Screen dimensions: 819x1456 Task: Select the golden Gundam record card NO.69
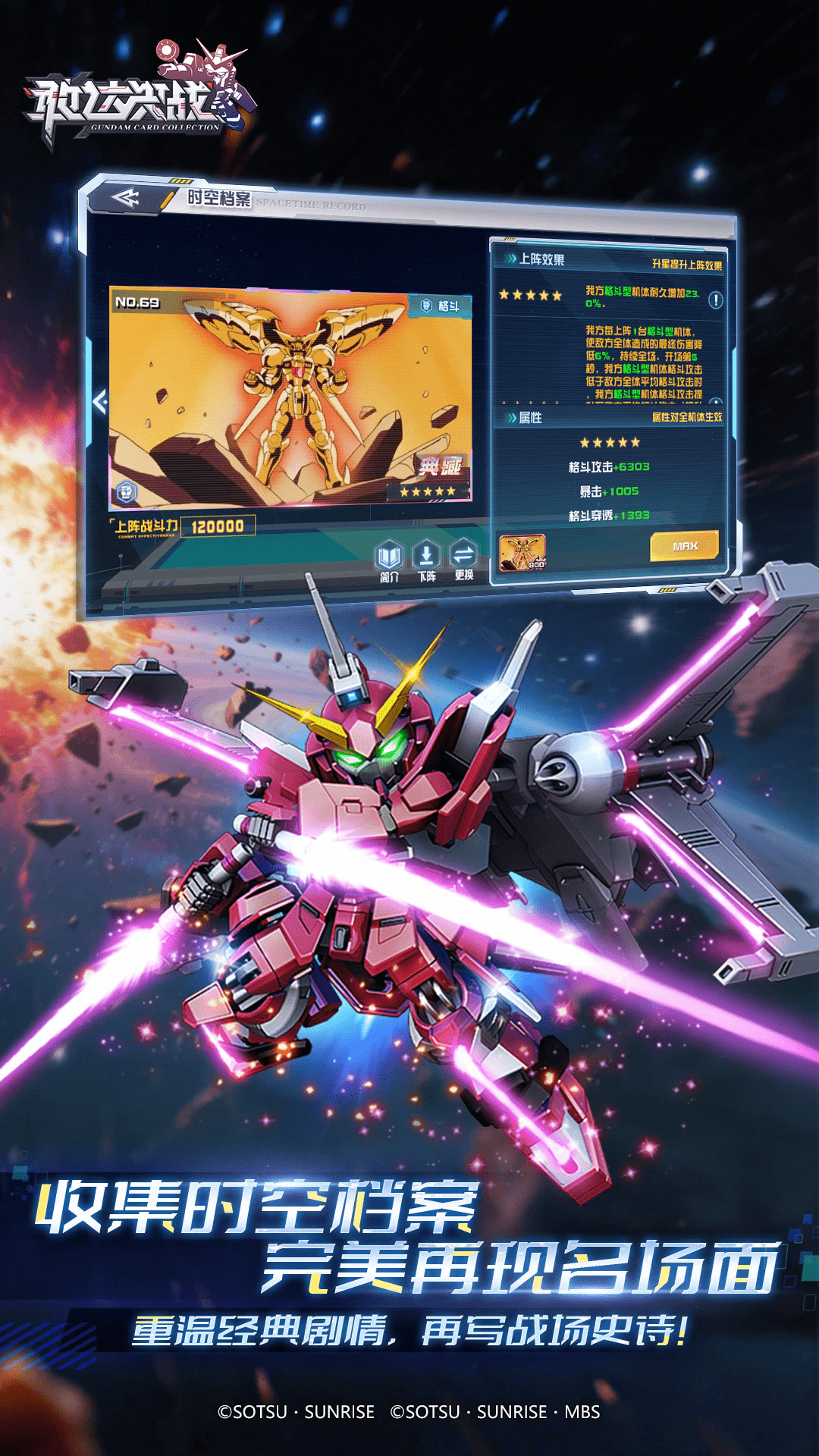pos(290,396)
